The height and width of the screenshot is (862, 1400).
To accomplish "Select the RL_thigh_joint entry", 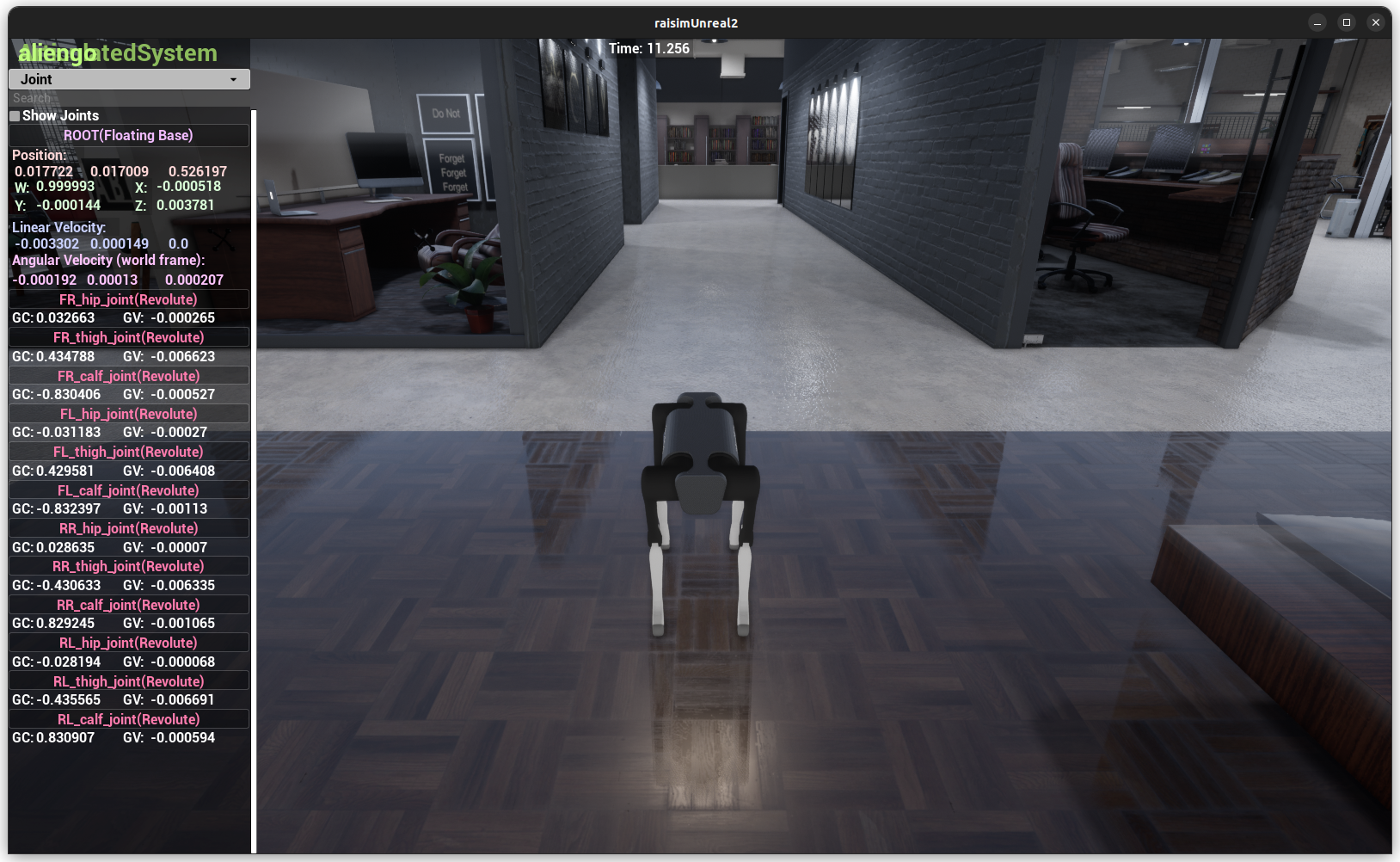I will point(128,680).
